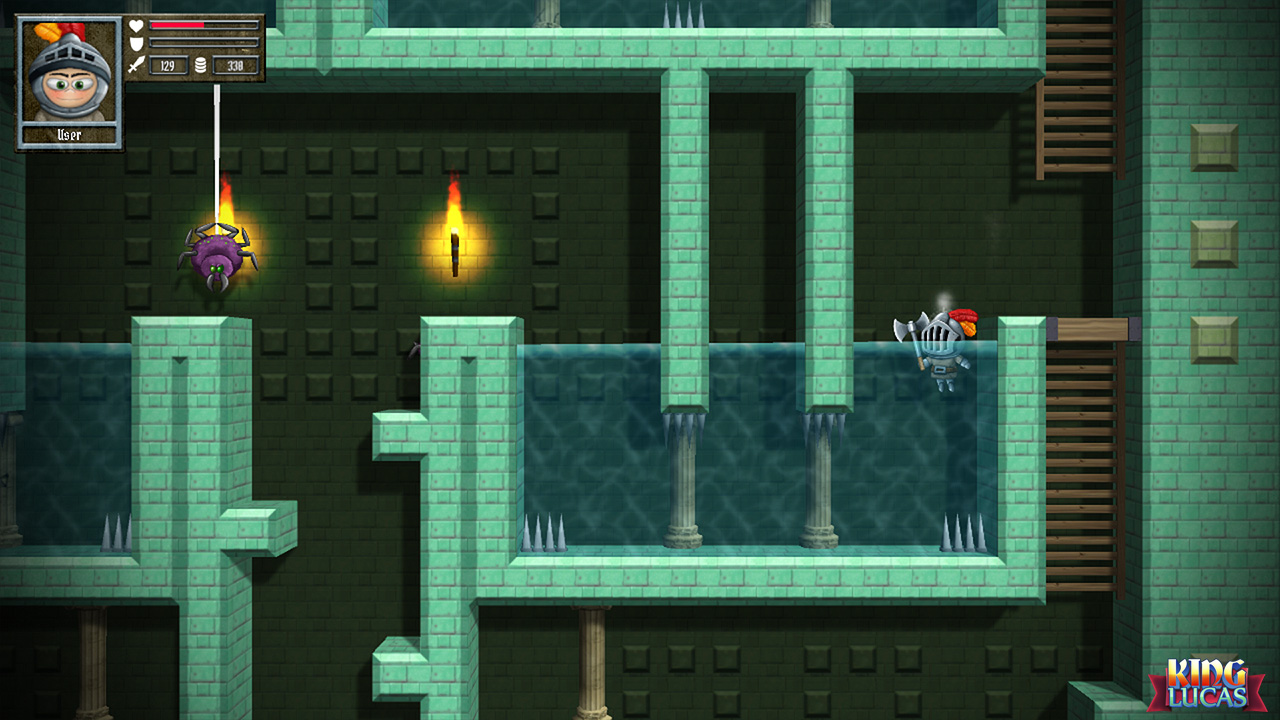Screen dimensions: 1280x720
Task: Click the coin stack icon in the HUD
Action: (x=200, y=64)
